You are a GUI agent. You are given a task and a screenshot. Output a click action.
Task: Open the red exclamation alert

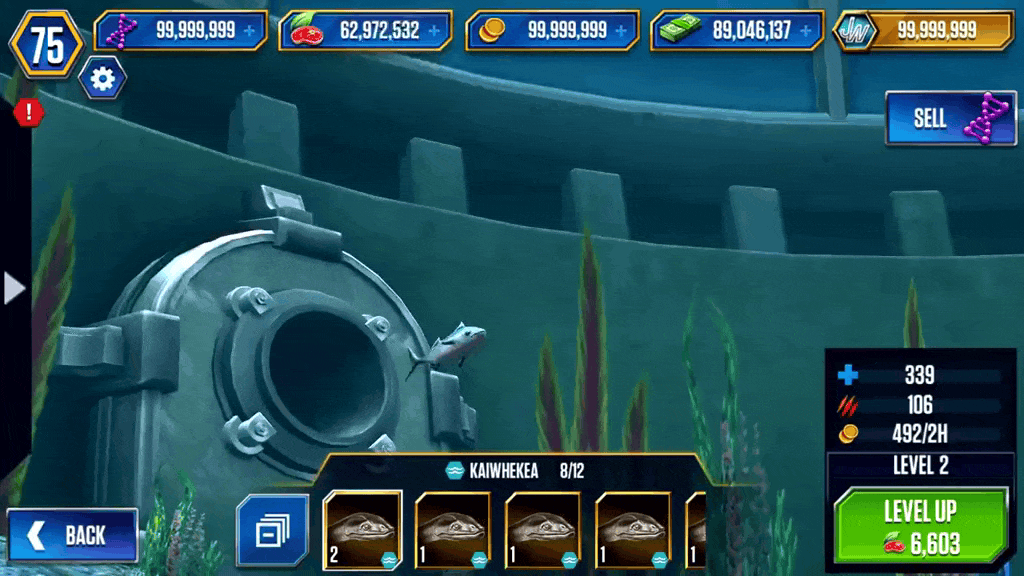pyautogui.click(x=29, y=112)
